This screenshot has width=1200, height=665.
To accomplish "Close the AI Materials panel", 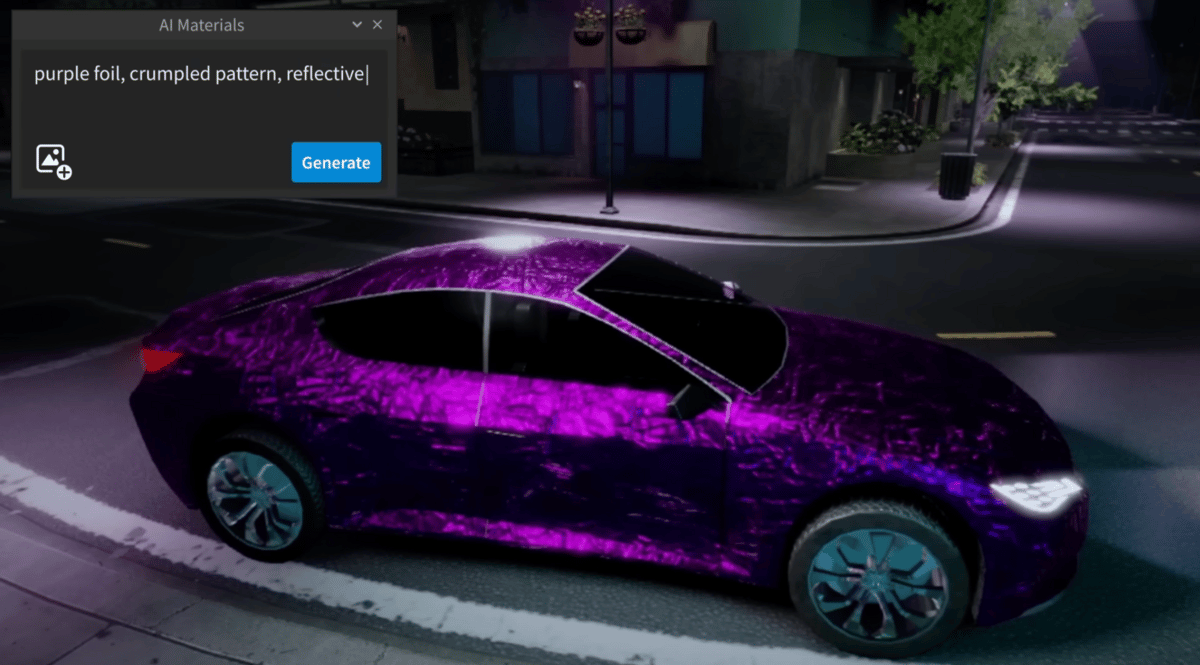I will click(x=377, y=25).
